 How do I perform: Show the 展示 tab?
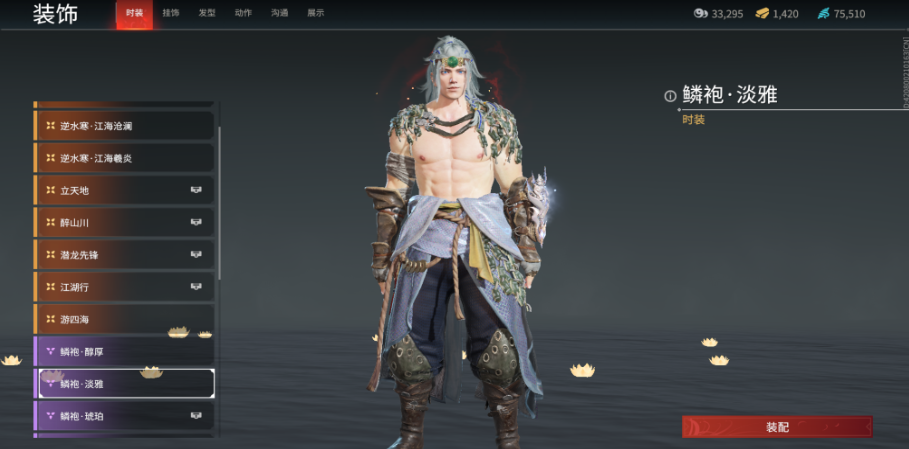(315, 13)
